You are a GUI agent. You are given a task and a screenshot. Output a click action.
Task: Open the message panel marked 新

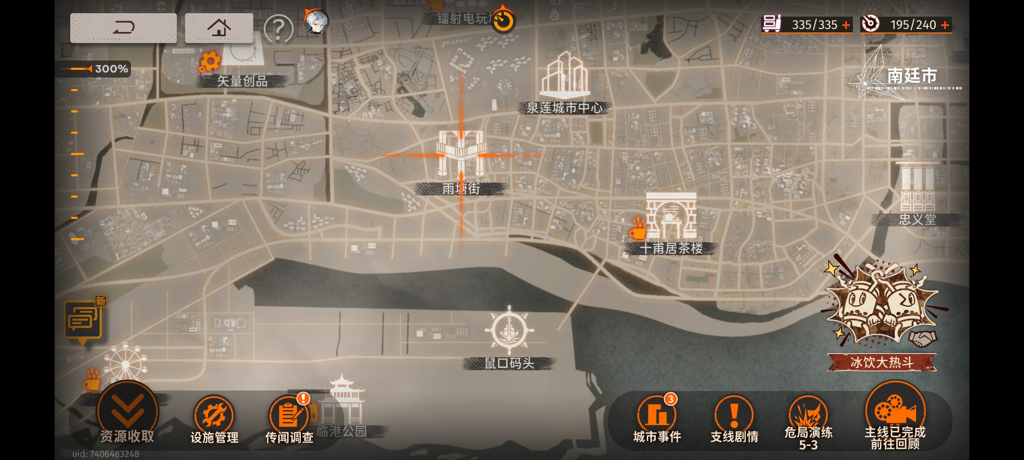tap(82, 320)
